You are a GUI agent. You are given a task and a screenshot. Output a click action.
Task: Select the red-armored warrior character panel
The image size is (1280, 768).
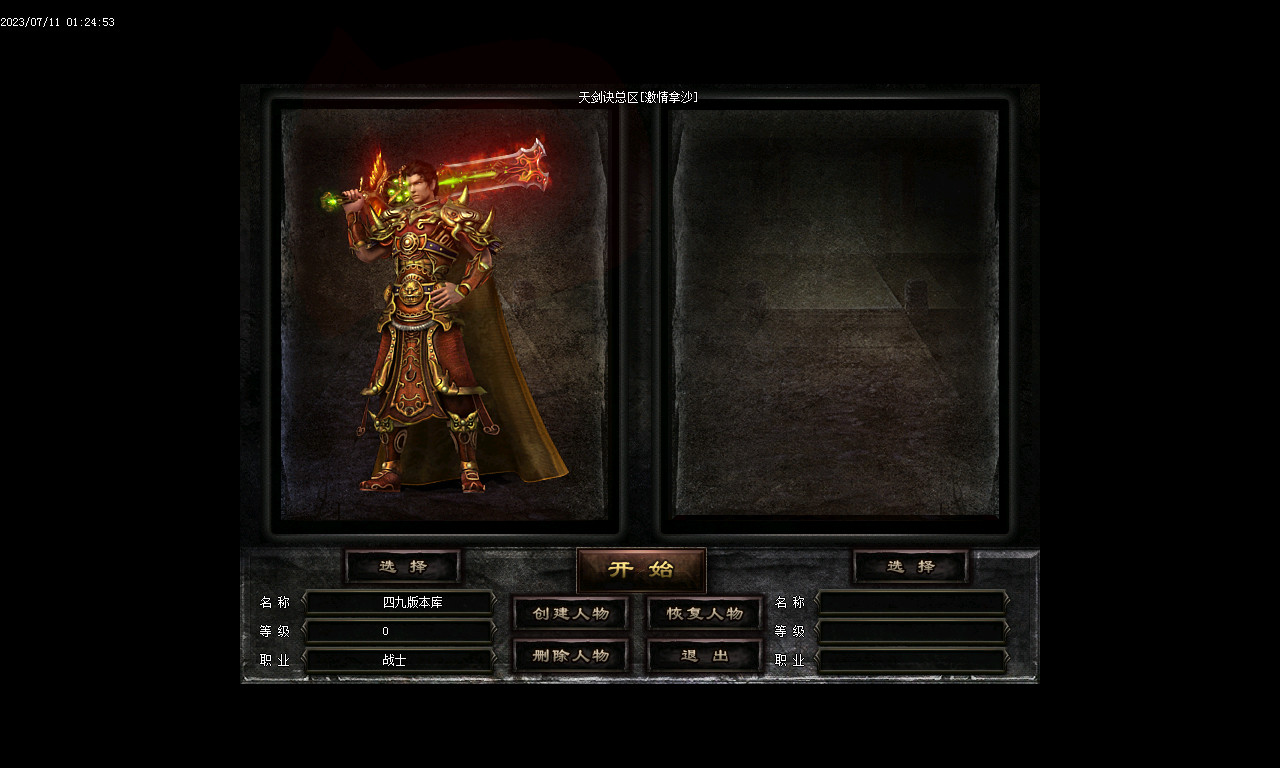(x=444, y=315)
